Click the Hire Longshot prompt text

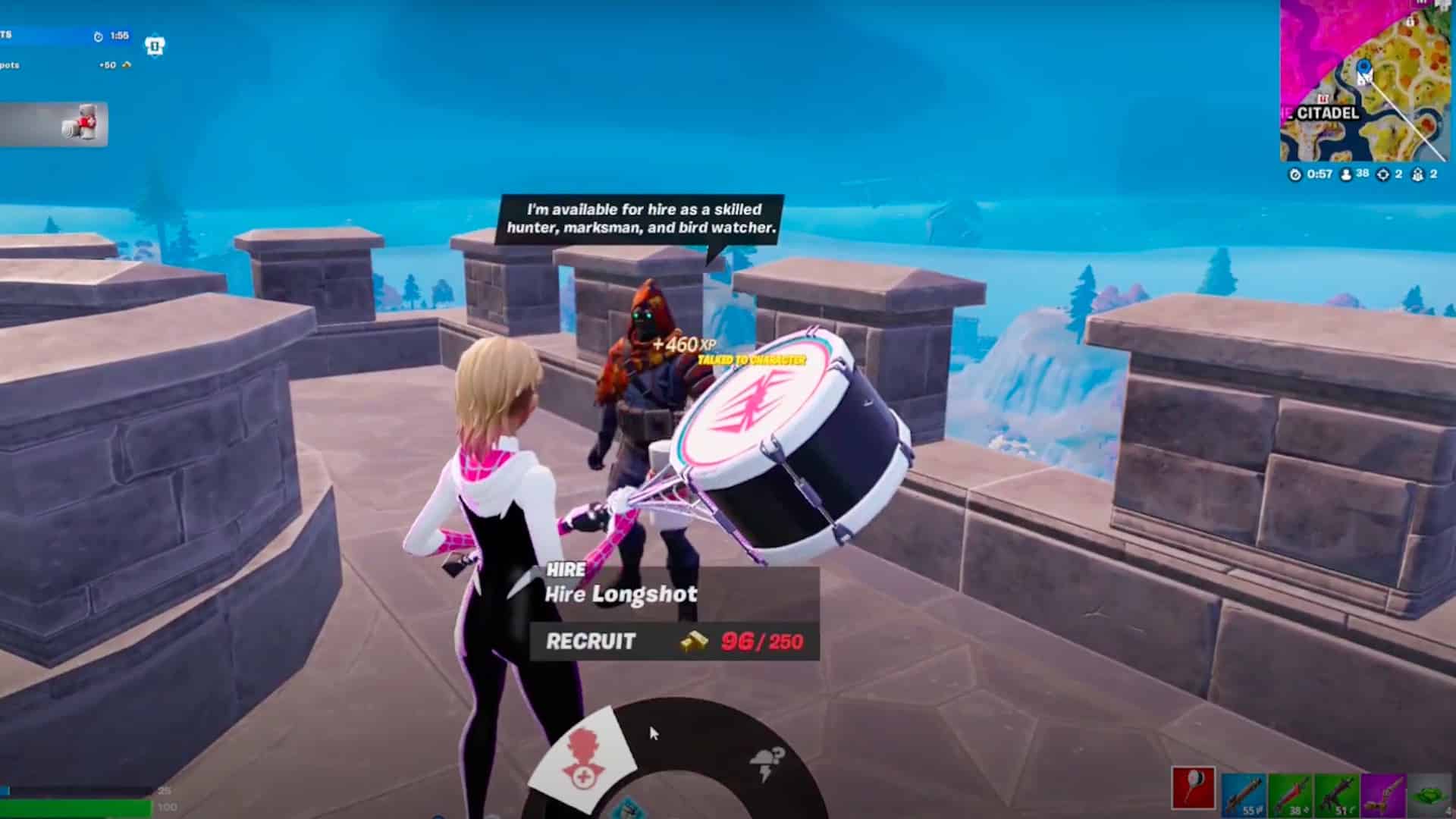pyautogui.click(x=620, y=594)
